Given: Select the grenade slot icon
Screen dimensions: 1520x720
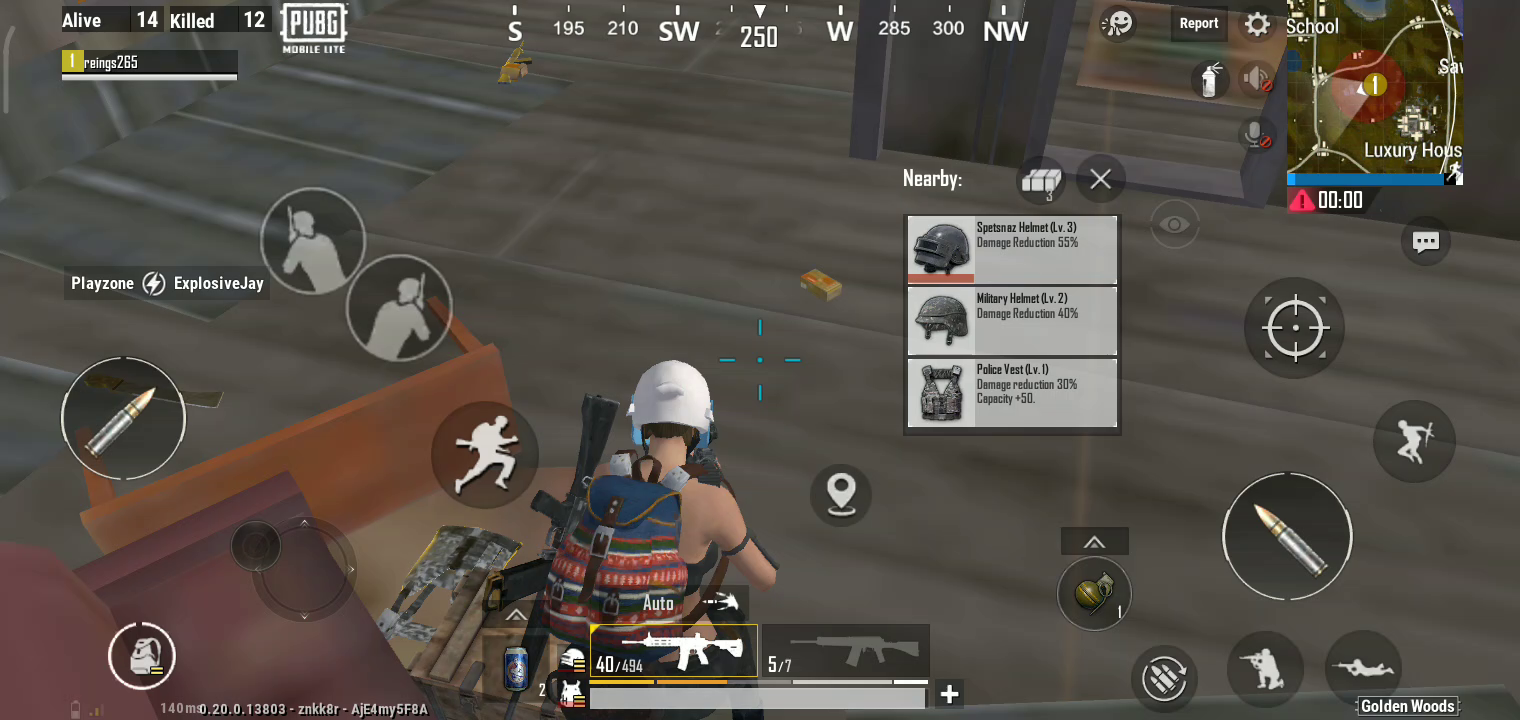Looking at the screenshot, I should [1094, 593].
